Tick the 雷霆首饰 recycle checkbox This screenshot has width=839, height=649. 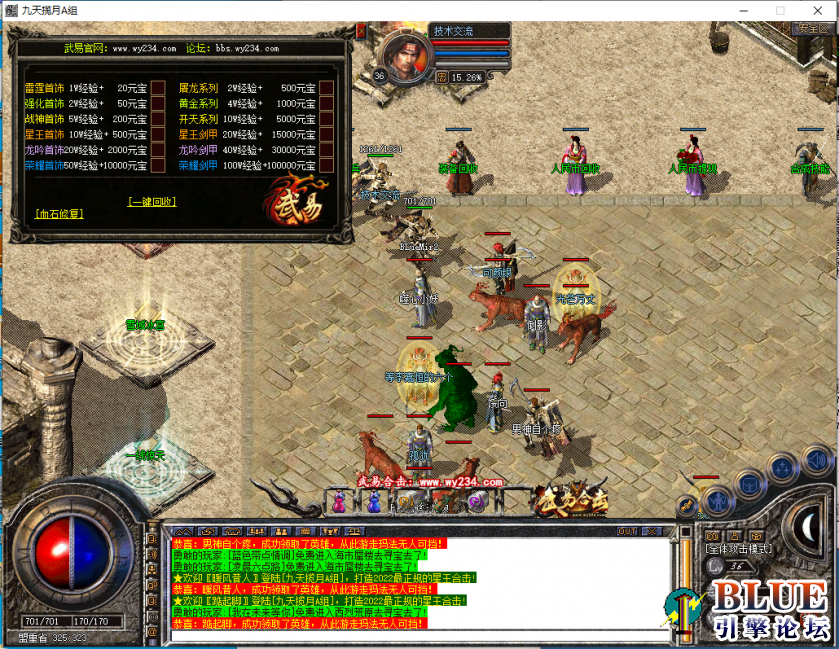(158, 87)
